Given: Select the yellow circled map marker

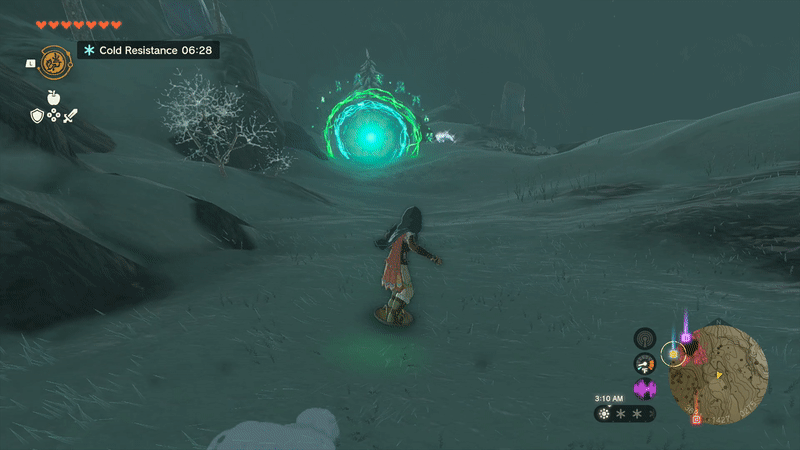Looking at the screenshot, I should (x=674, y=354).
